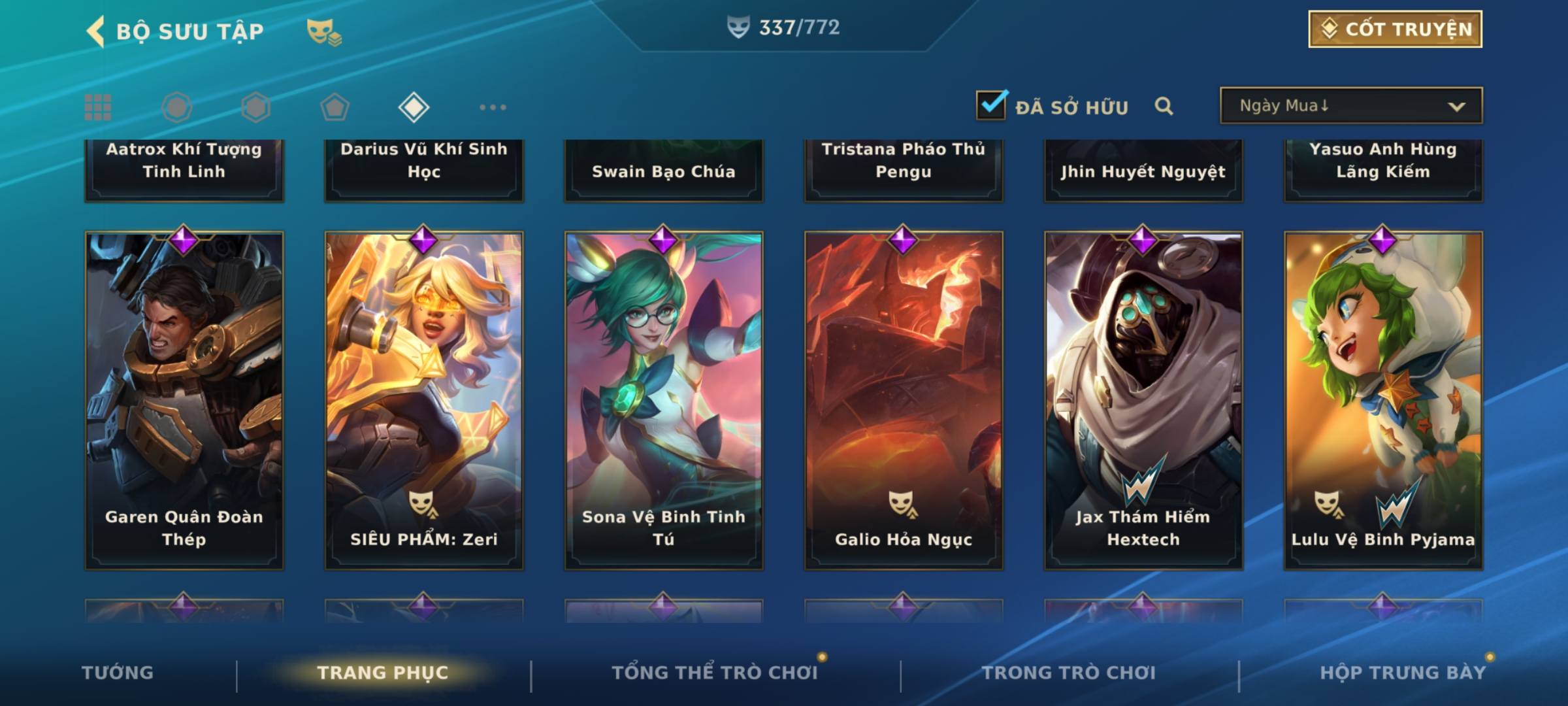This screenshot has height=706, width=1568.
Task: Expand the Ngày Mua sort dropdown
Action: pos(1350,106)
